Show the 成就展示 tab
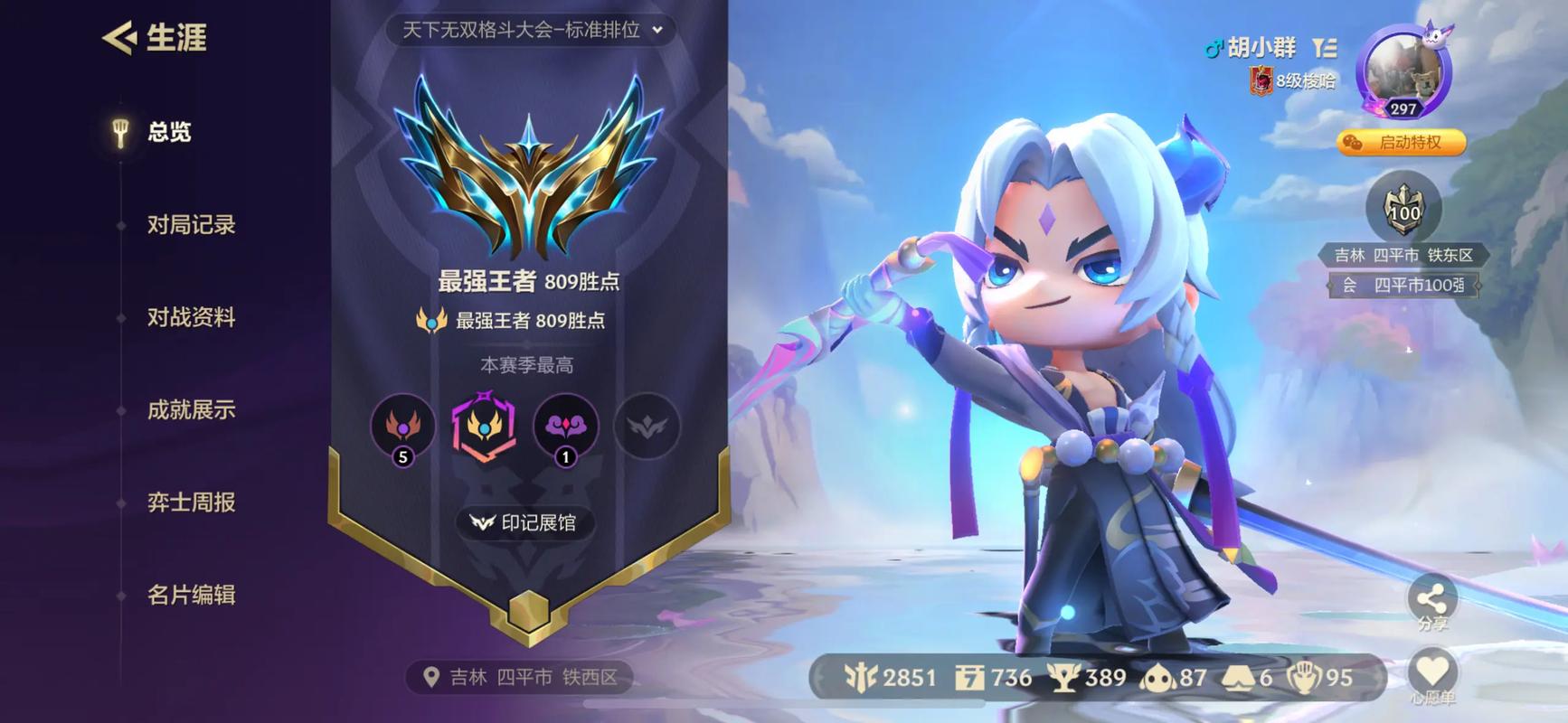This screenshot has width=1568, height=723. click(191, 410)
